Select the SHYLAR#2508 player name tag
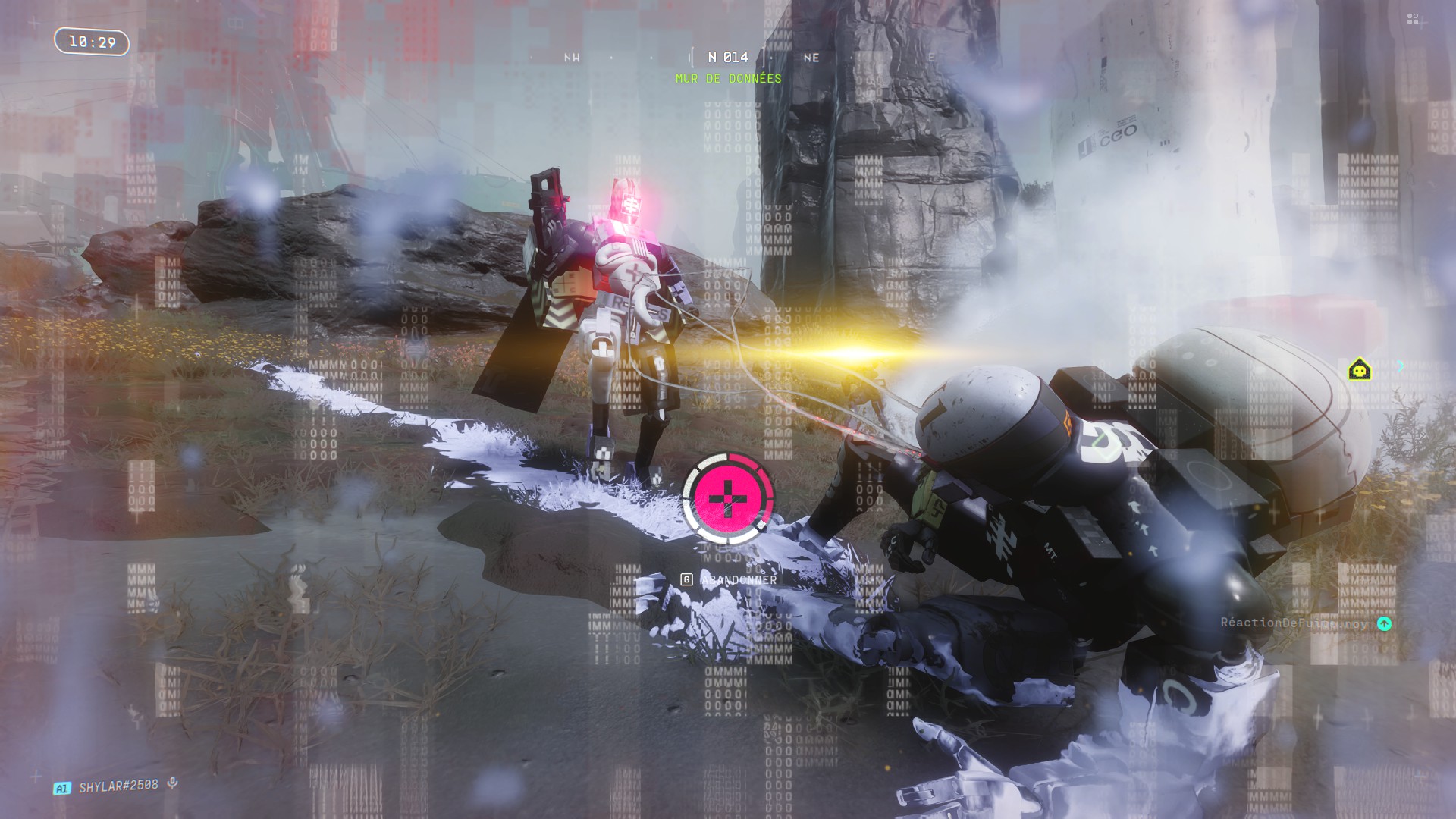This screenshot has width=1456, height=819. 118,786
